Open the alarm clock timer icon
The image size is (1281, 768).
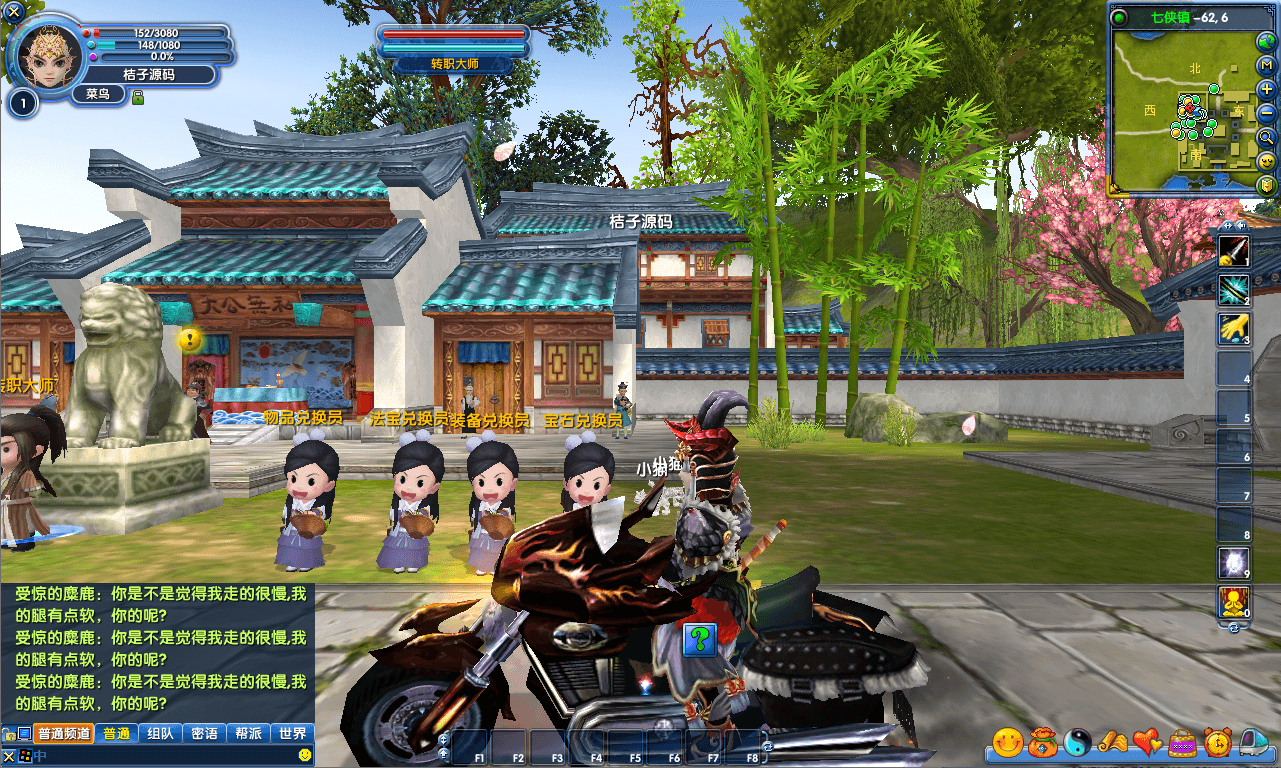tap(1216, 744)
